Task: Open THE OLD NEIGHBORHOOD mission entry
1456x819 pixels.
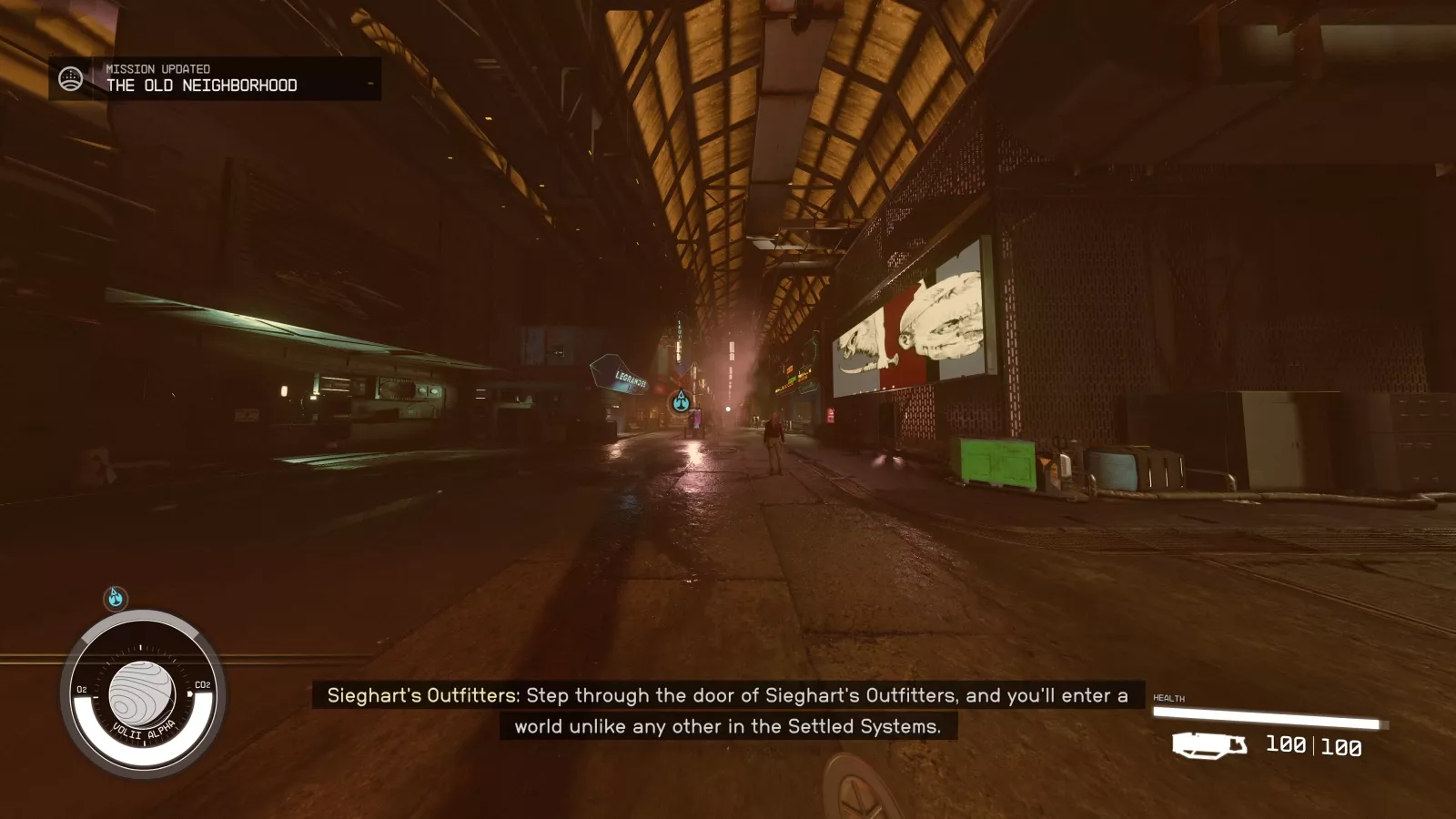Action: tap(201, 85)
